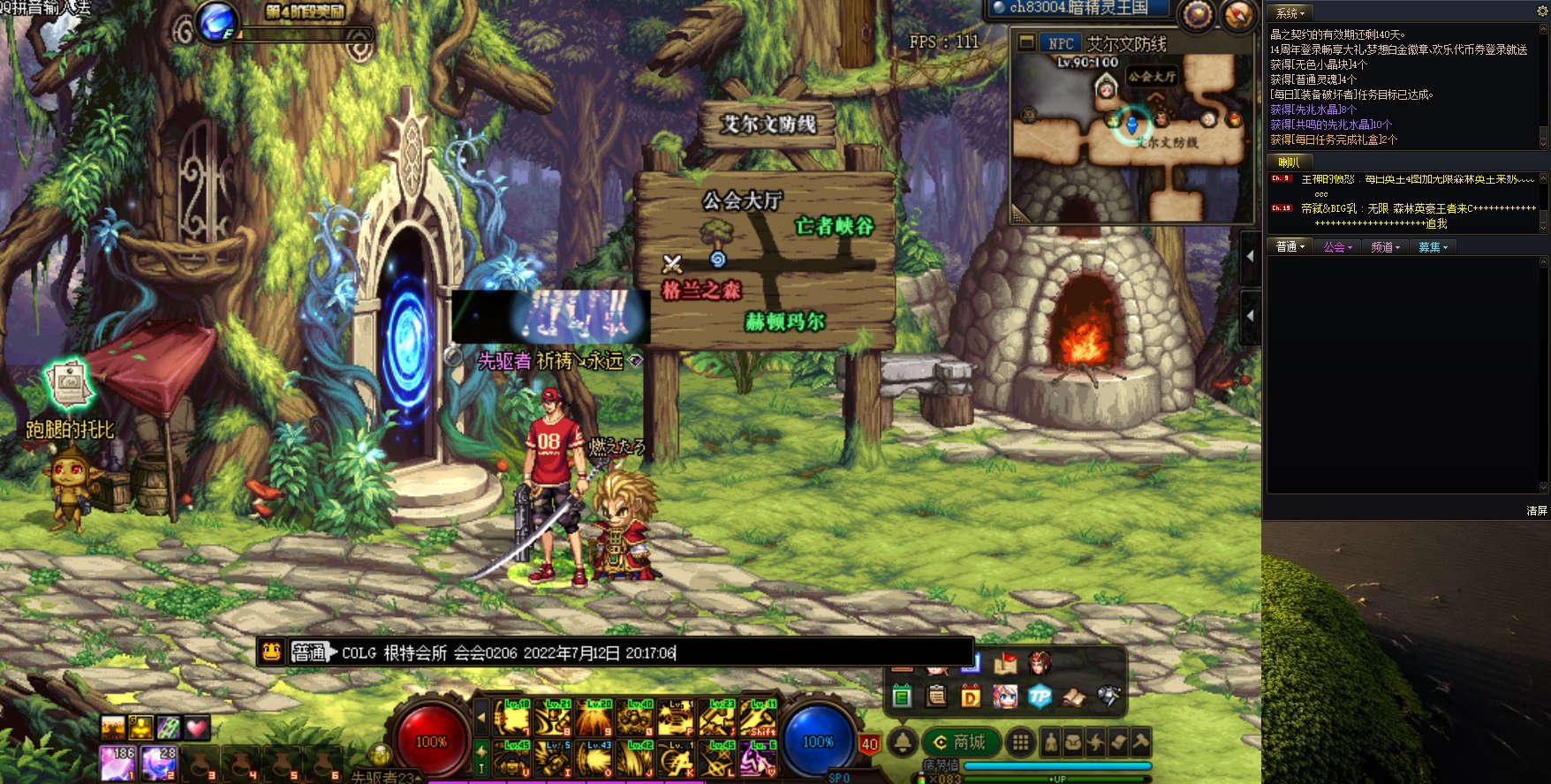Open the green E calendar icon
Screen dimensions: 1551x784
pyautogui.click(x=902, y=697)
